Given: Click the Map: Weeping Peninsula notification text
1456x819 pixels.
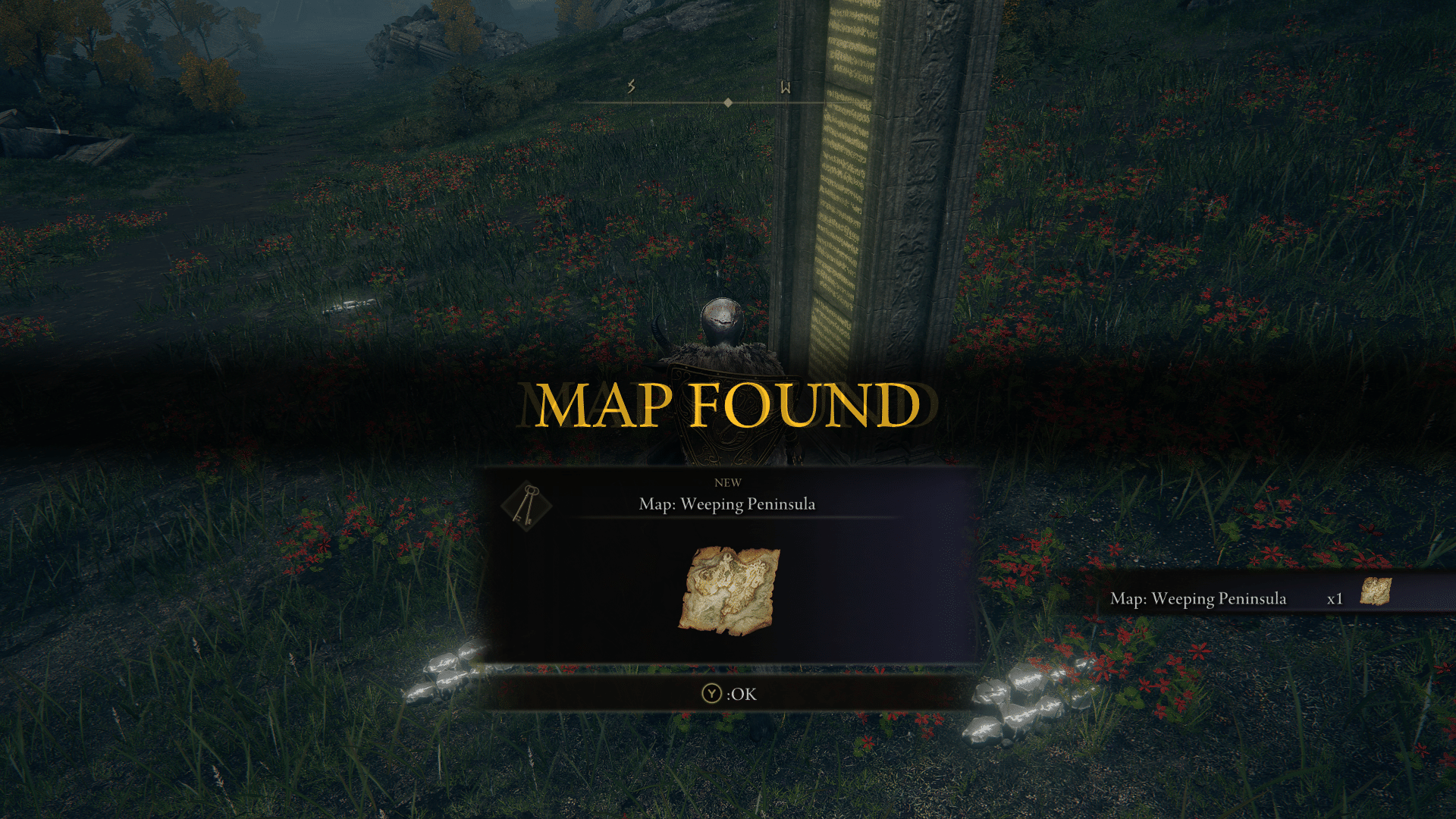Looking at the screenshot, I should click(x=1198, y=599).
